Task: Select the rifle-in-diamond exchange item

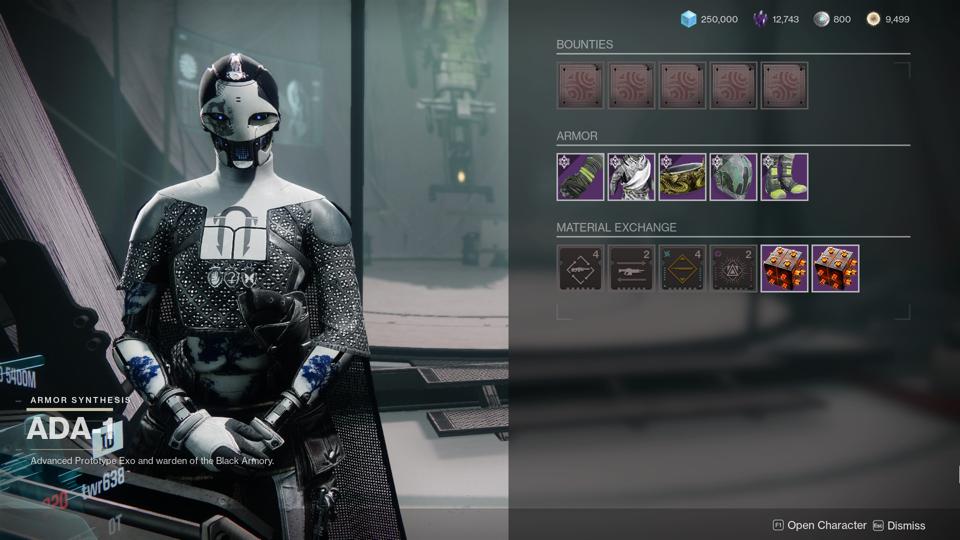Action: click(580, 268)
